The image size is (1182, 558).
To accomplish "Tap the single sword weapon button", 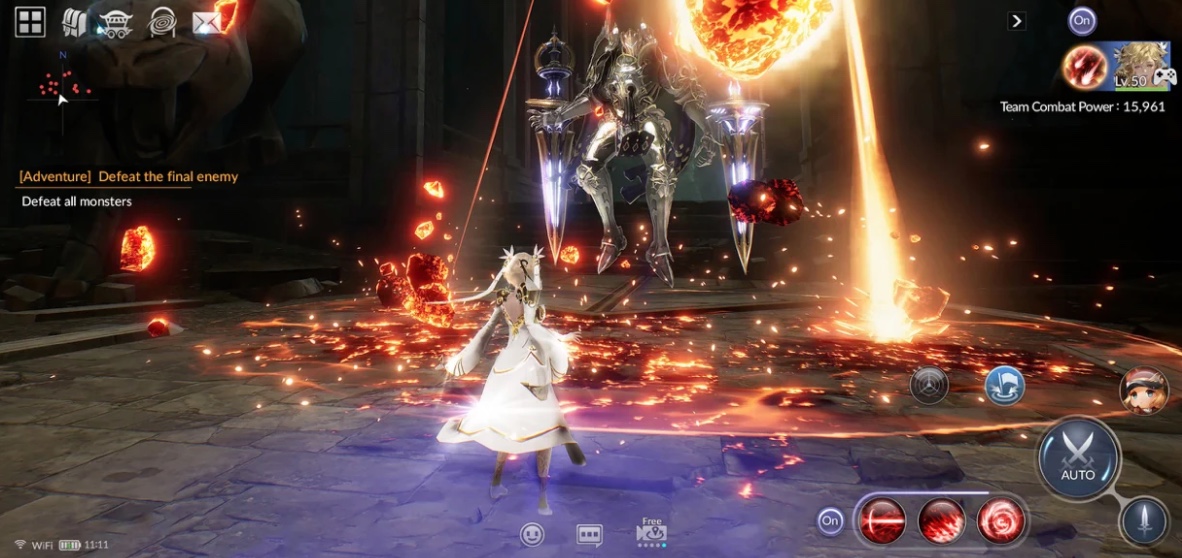I will pyautogui.click(x=1144, y=520).
